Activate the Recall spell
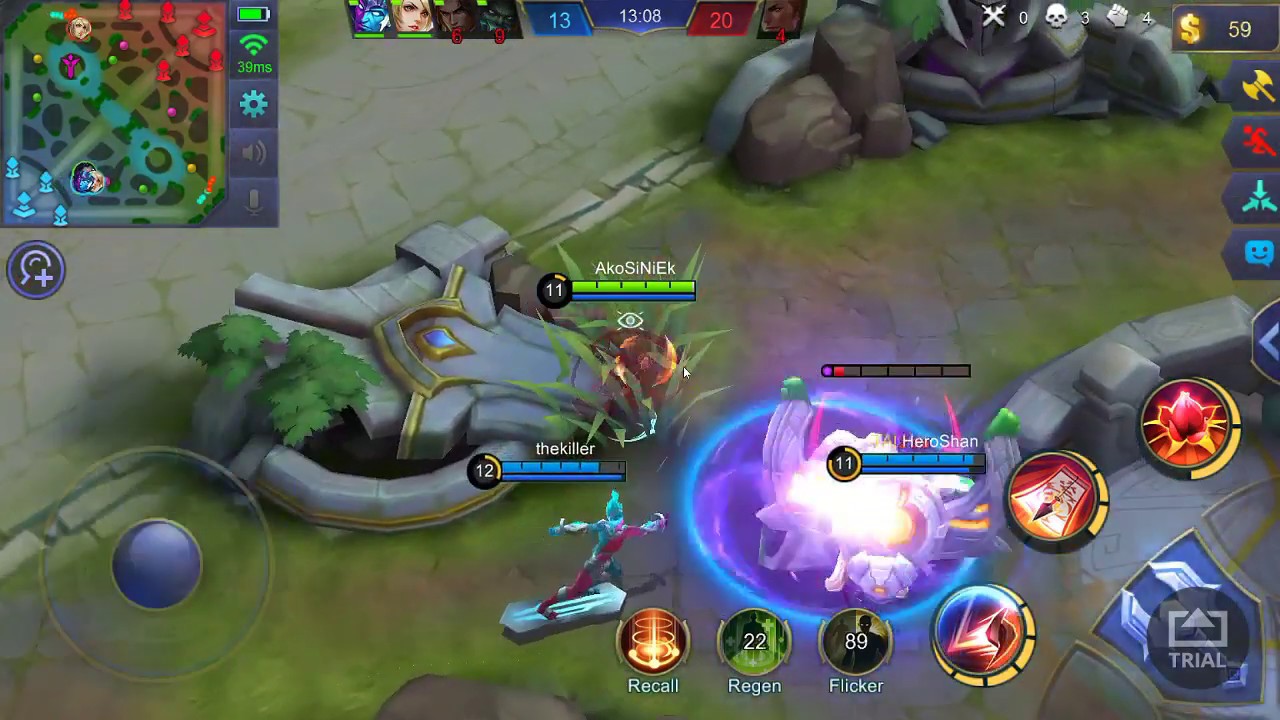The width and height of the screenshot is (1280, 720). point(653,642)
